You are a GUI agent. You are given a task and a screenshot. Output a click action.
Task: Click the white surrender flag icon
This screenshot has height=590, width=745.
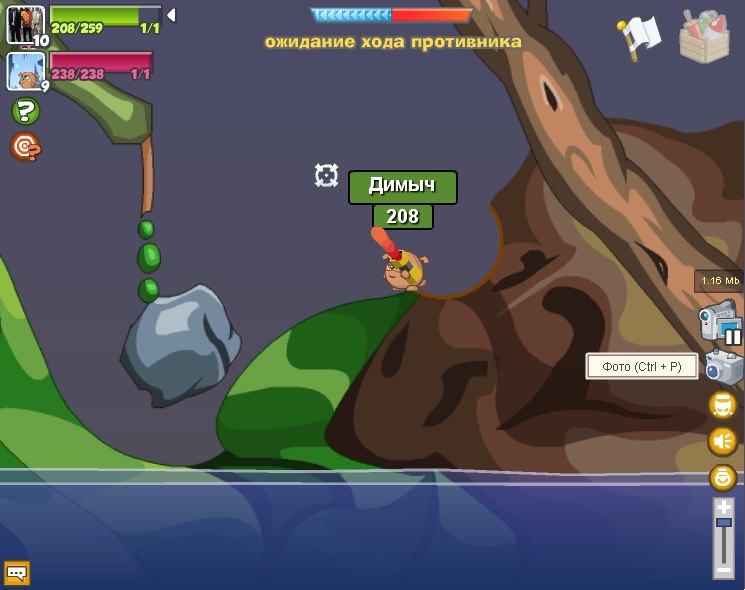[639, 38]
